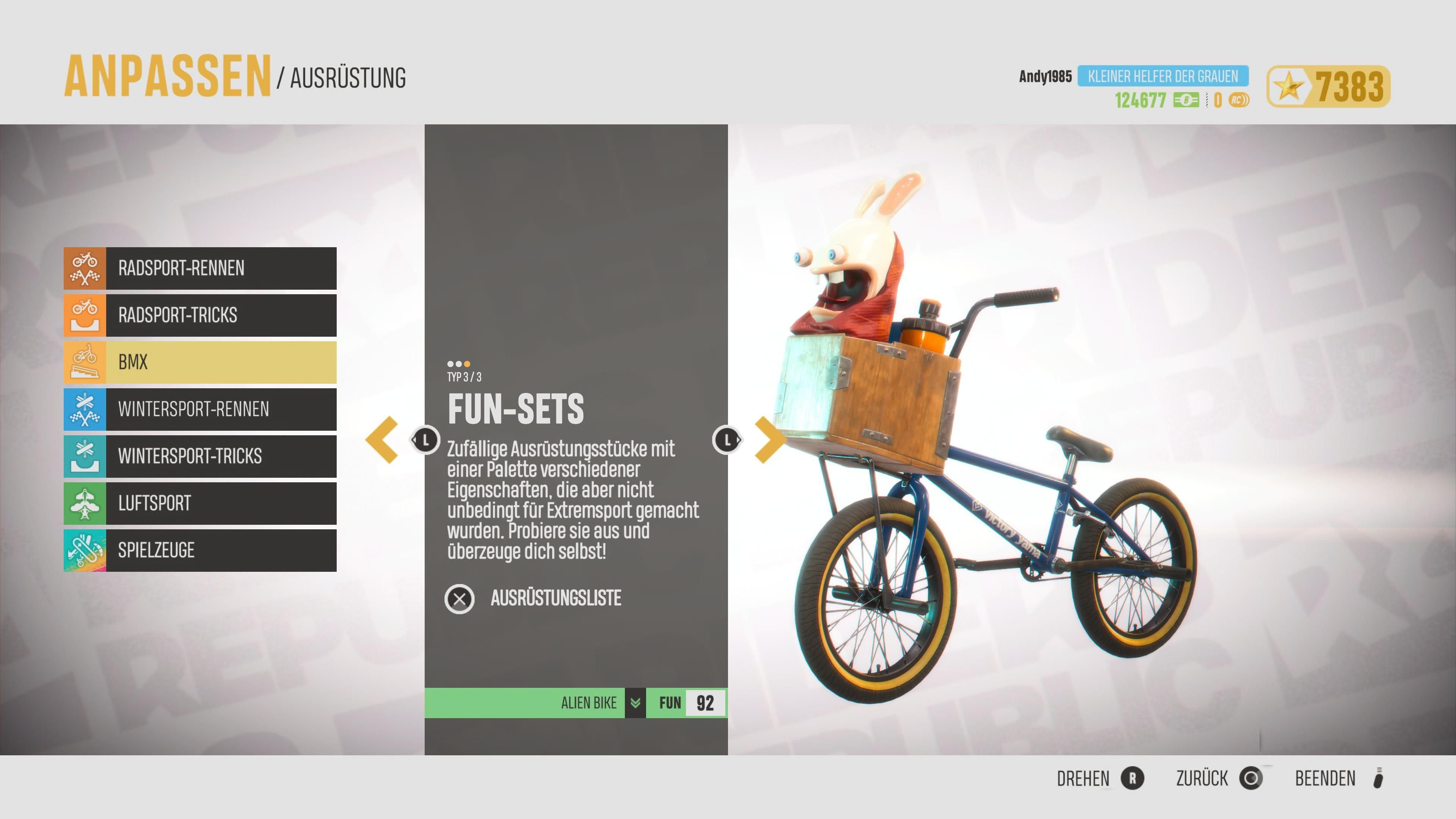The width and height of the screenshot is (1456, 819).
Task: Click the Wintersport-Rennen skis icon
Action: tap(84, 409)
